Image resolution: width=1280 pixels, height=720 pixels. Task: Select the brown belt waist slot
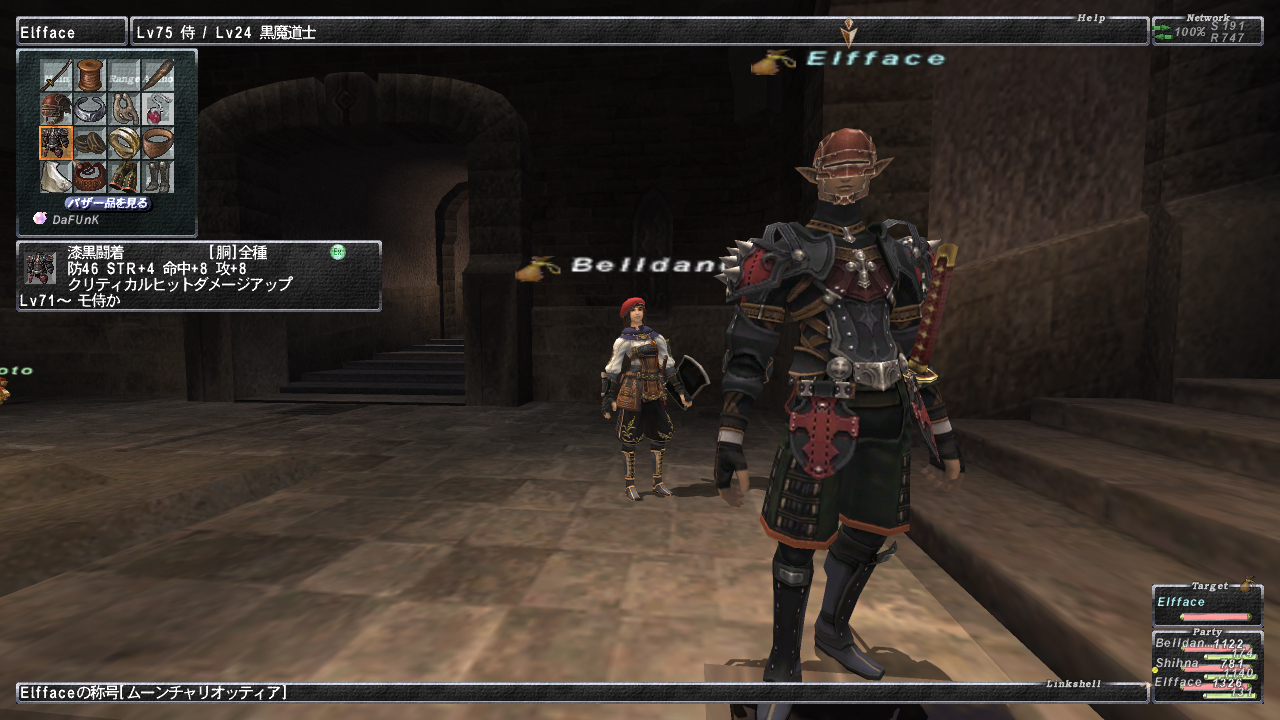pyautogui.click(x=90, y=177)
